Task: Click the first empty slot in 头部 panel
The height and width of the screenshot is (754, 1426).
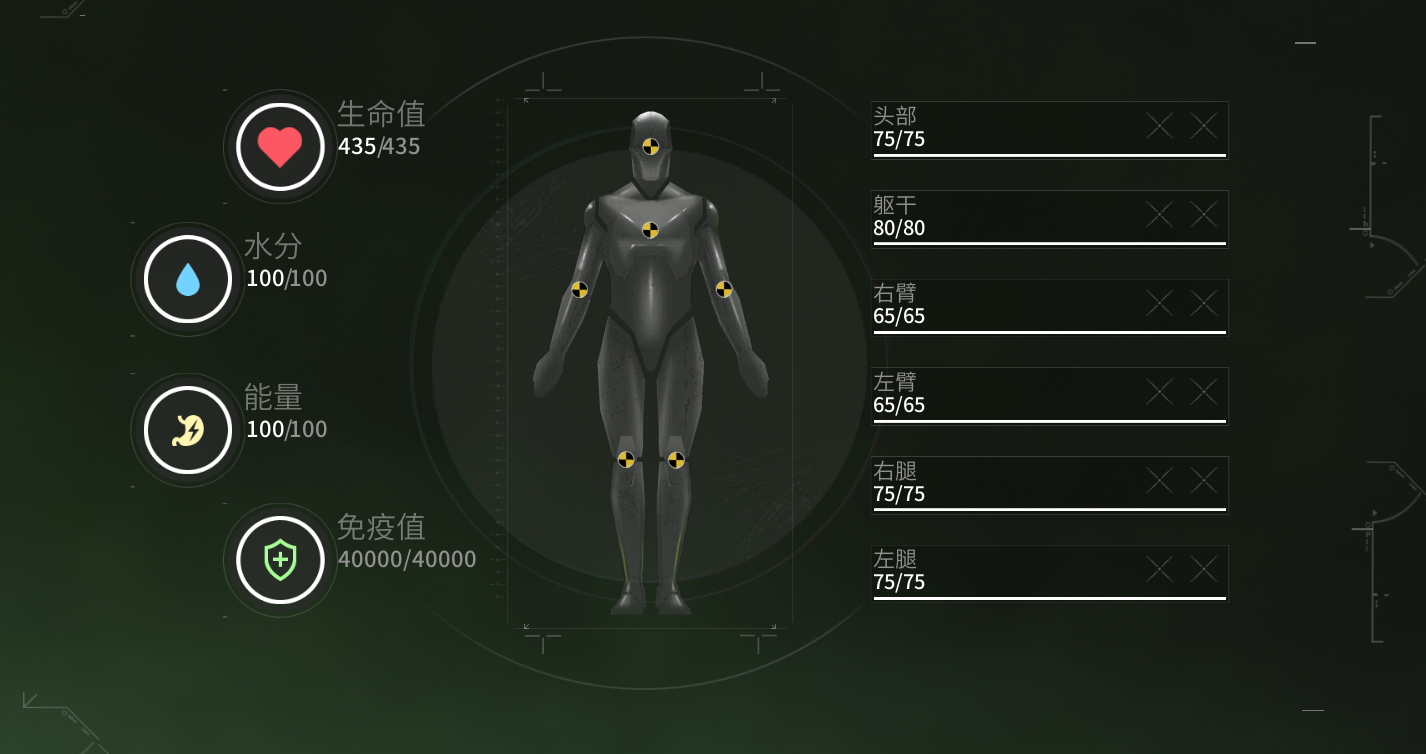Action: [1157, 126]
